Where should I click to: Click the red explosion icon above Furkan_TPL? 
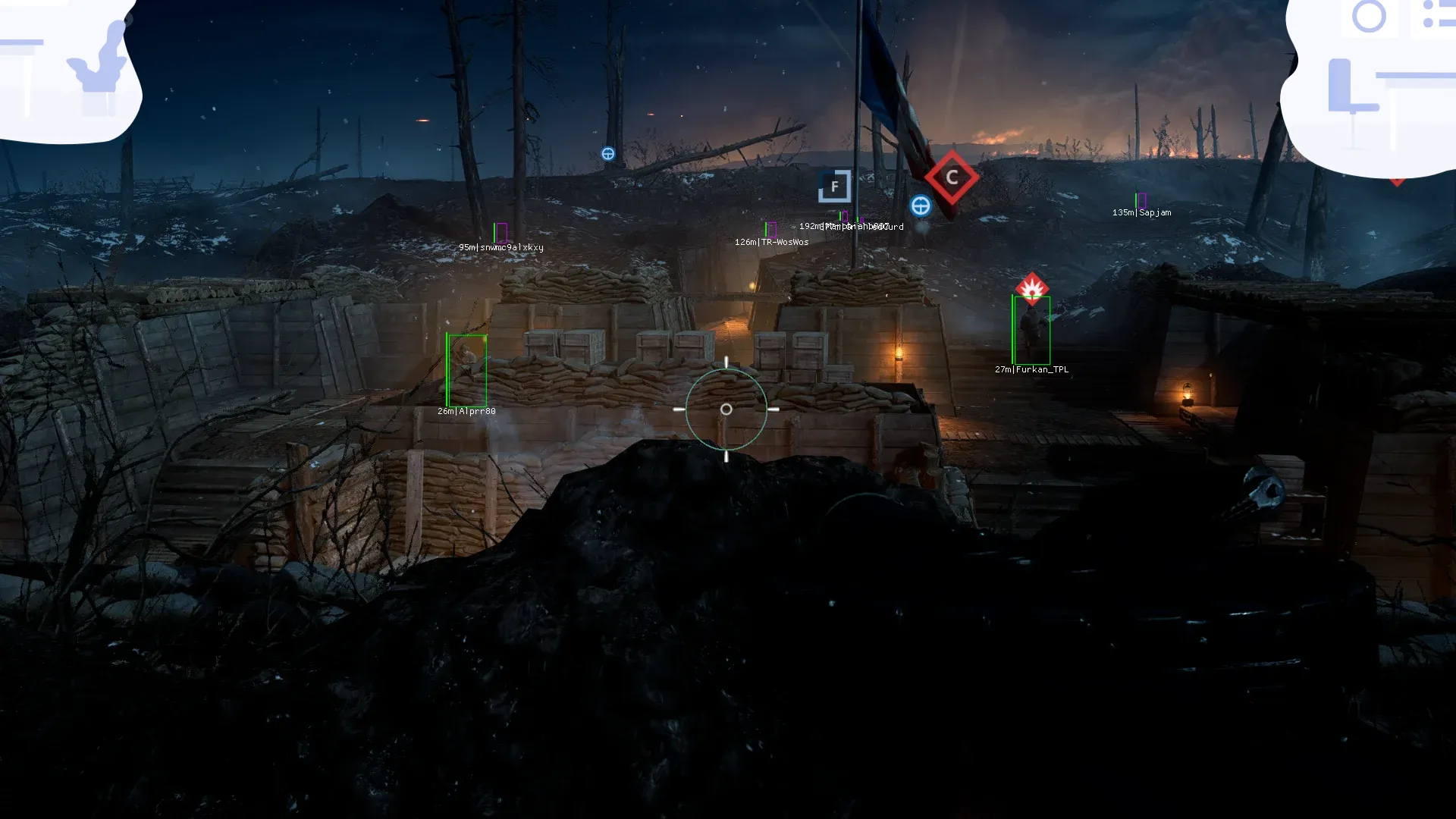click(1031, 288)
